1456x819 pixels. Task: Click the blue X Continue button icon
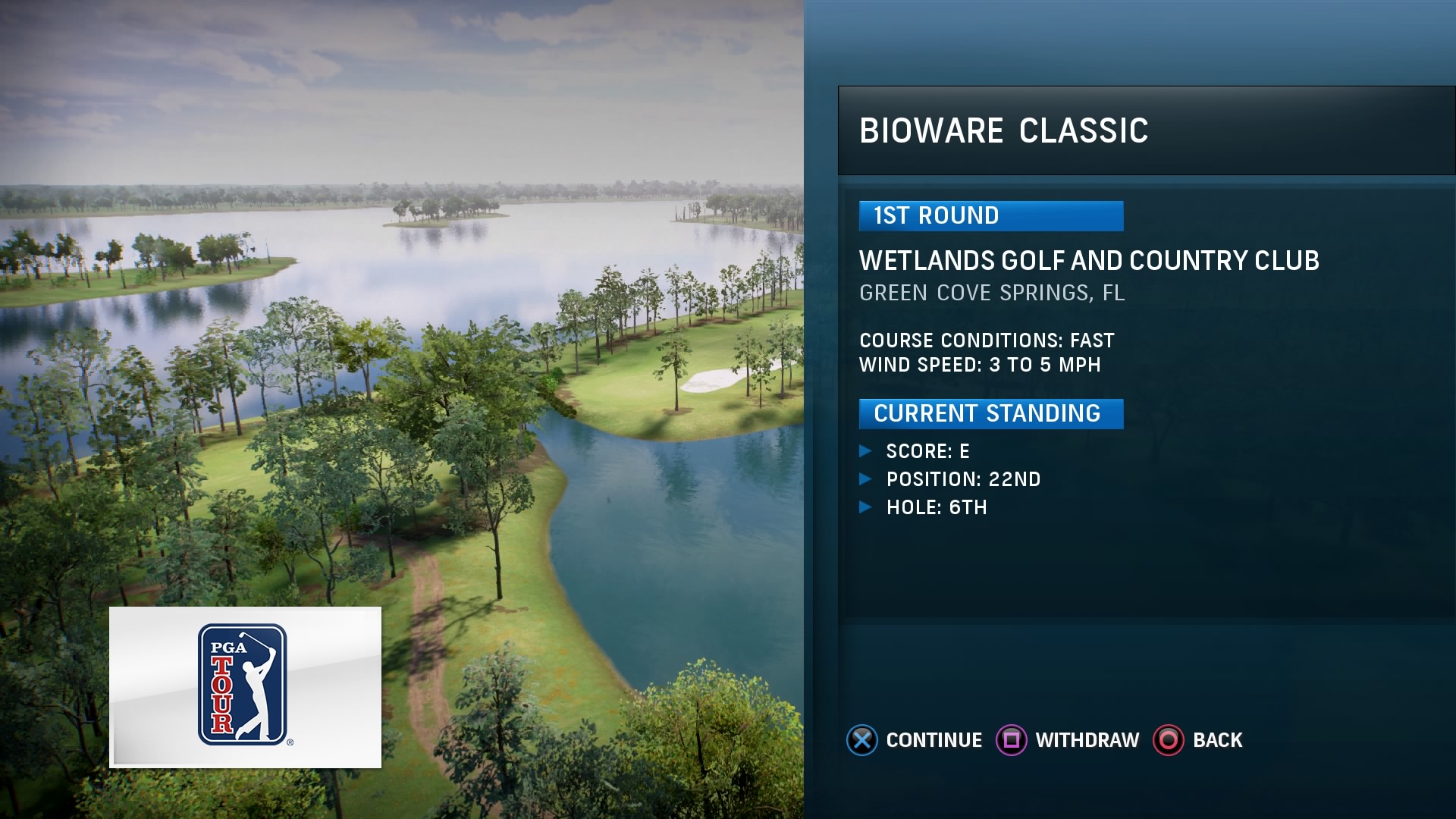pos(861,739)
